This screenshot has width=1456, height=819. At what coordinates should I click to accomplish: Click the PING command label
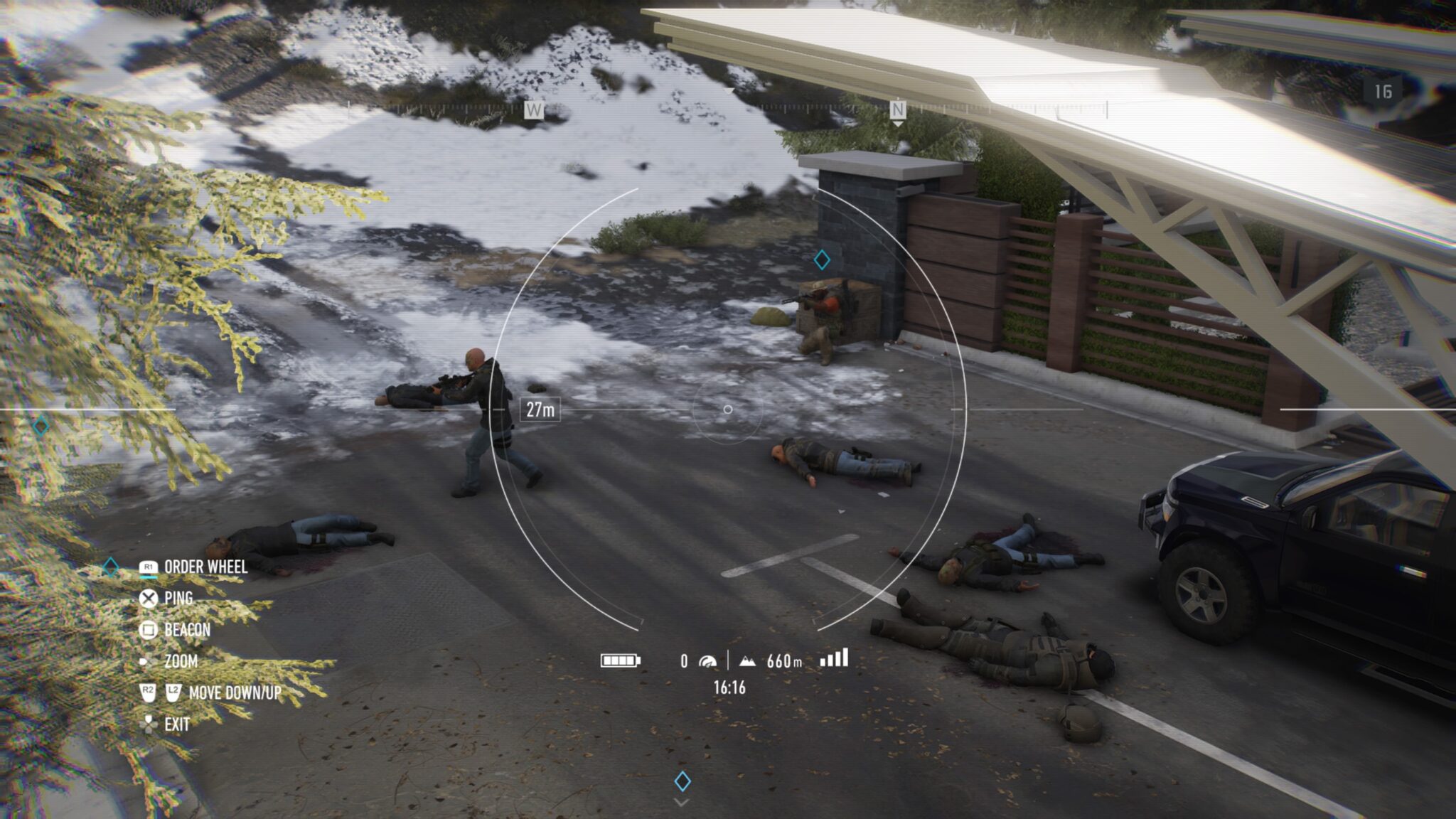point(178,599)
